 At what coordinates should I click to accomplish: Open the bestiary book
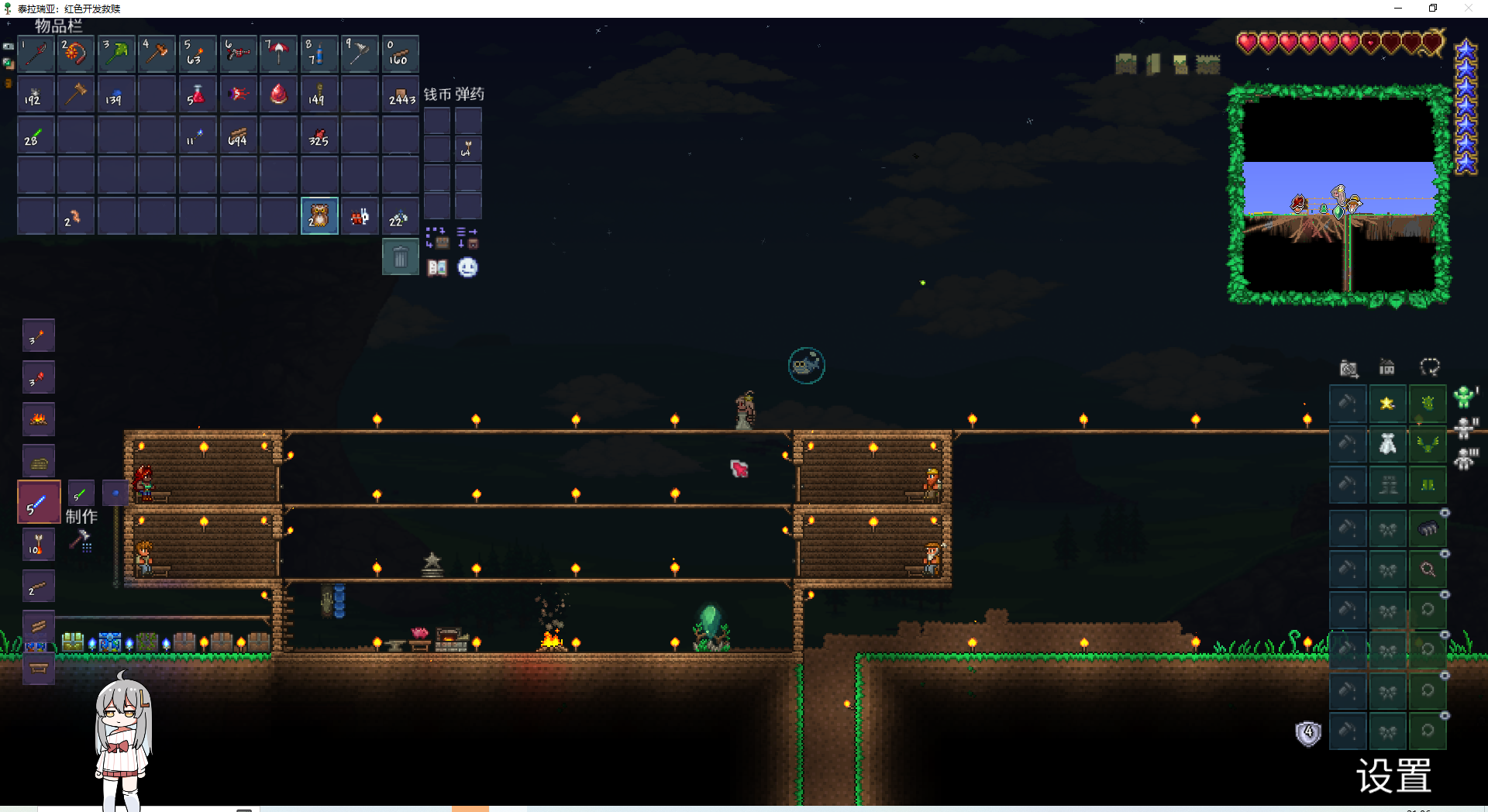[437, 267]
